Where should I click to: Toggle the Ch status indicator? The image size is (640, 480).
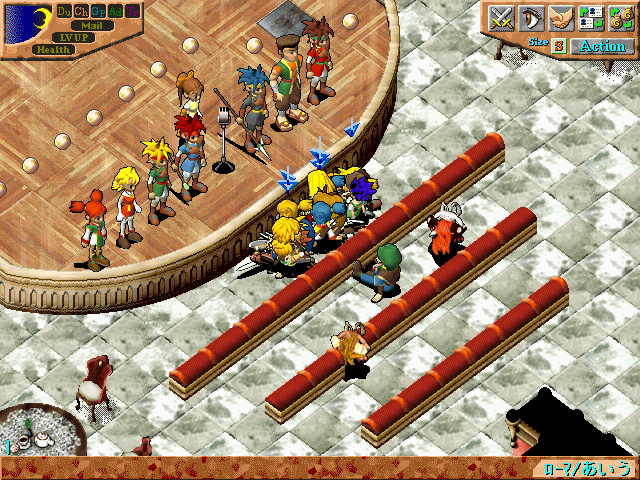(x=81, y=11)
